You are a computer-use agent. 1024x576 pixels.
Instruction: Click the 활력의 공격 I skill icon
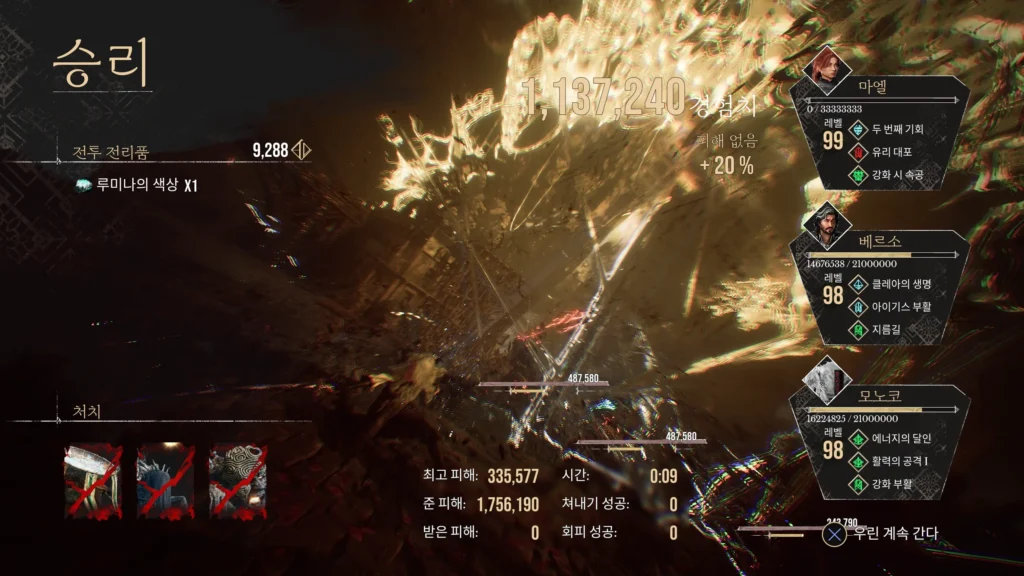tap(857, 461)
